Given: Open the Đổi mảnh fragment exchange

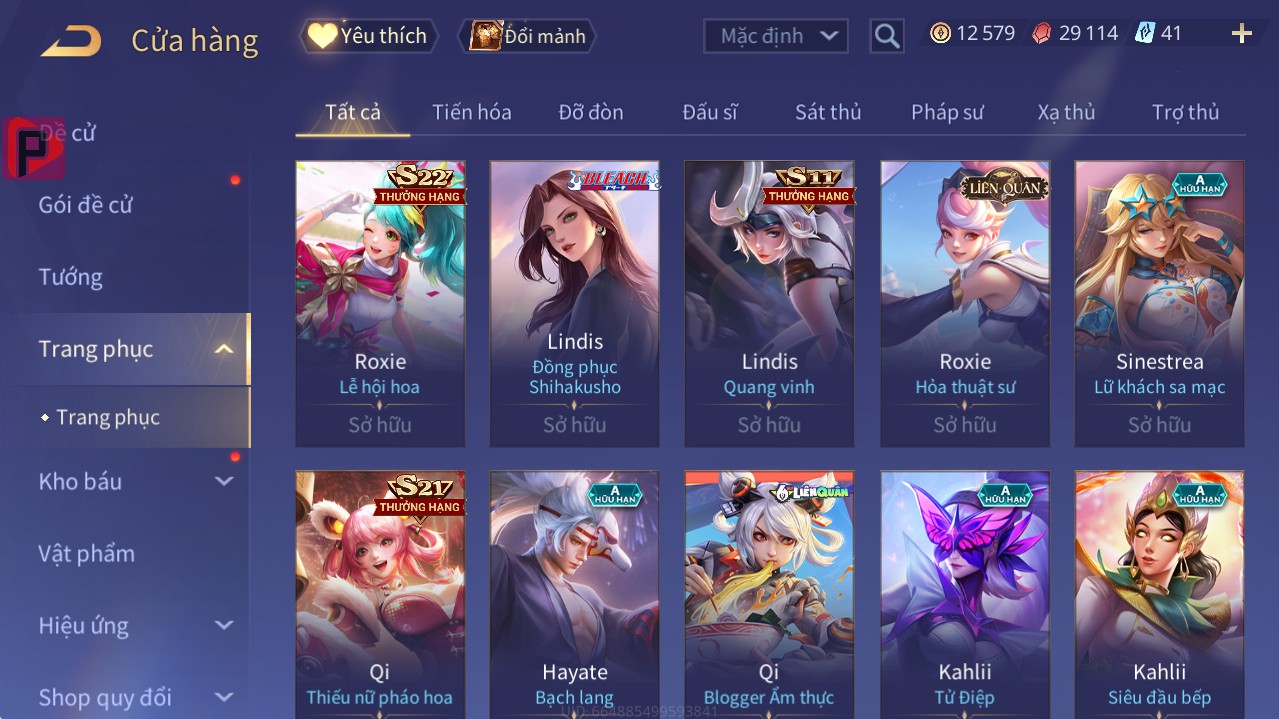Looking at the screenshot, I should pos(527,36).
